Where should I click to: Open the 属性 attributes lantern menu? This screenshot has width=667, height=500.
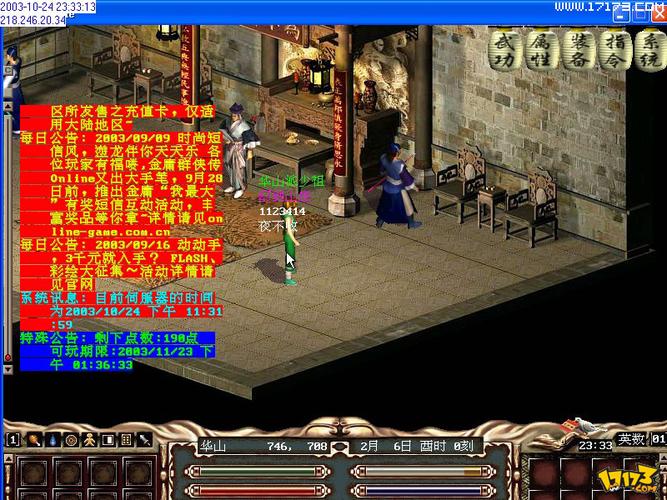pyautogui.click(x=542, y=48)
